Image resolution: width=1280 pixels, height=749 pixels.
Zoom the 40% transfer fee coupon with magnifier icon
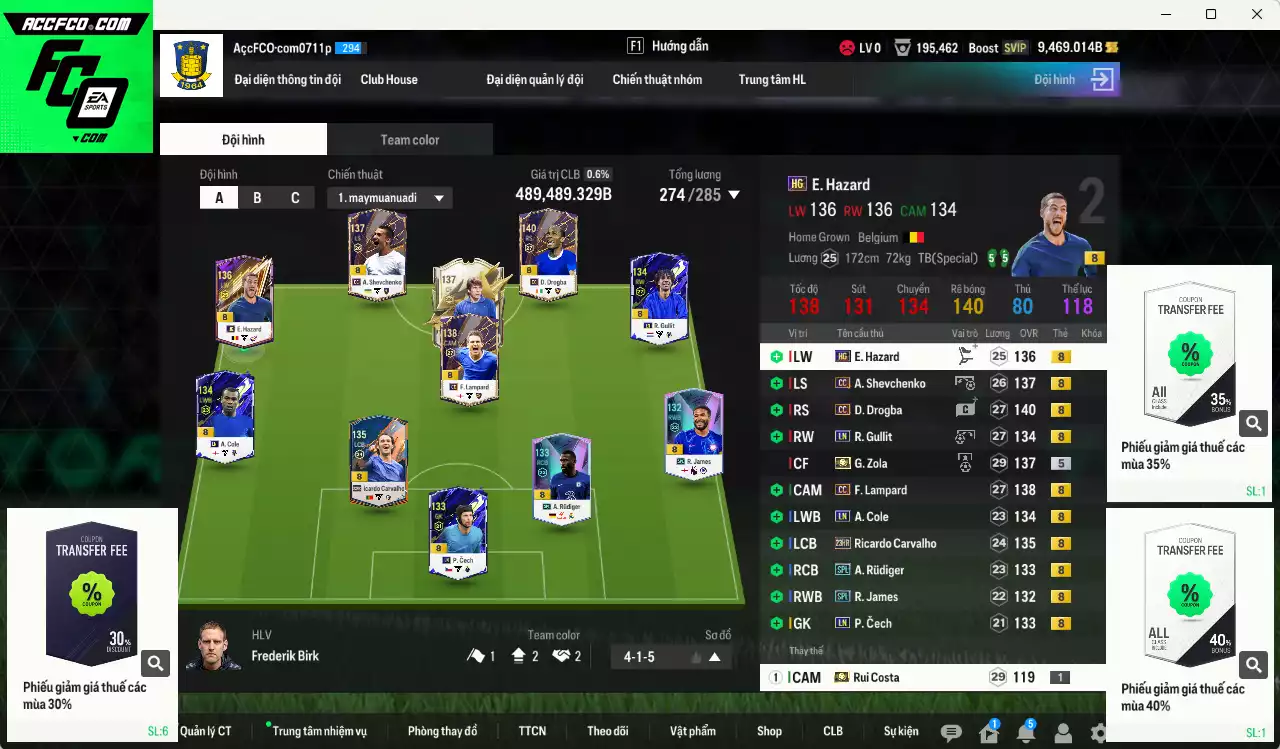point(1253,664)
